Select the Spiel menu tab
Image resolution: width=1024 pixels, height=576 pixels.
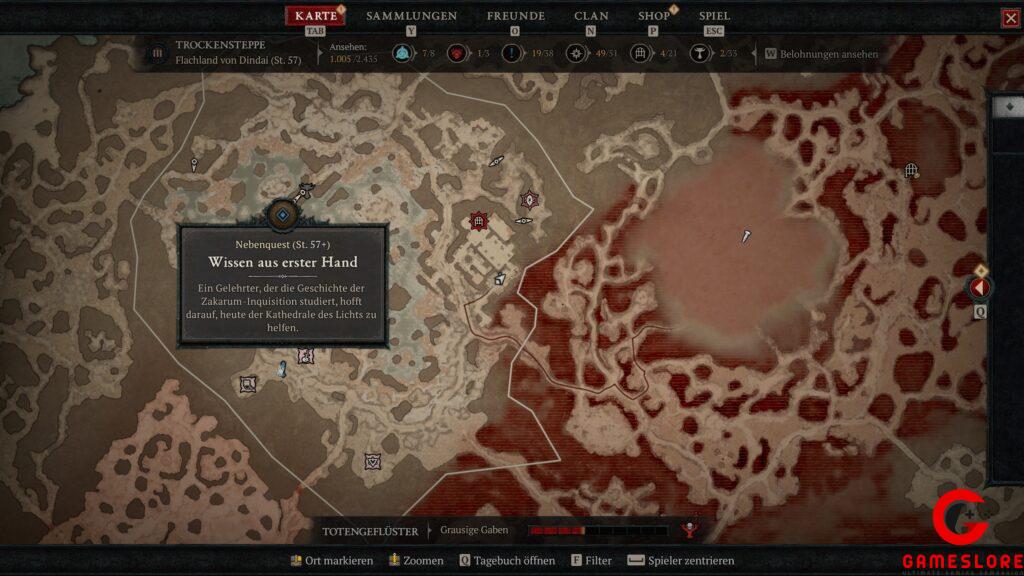pos(714,16)
